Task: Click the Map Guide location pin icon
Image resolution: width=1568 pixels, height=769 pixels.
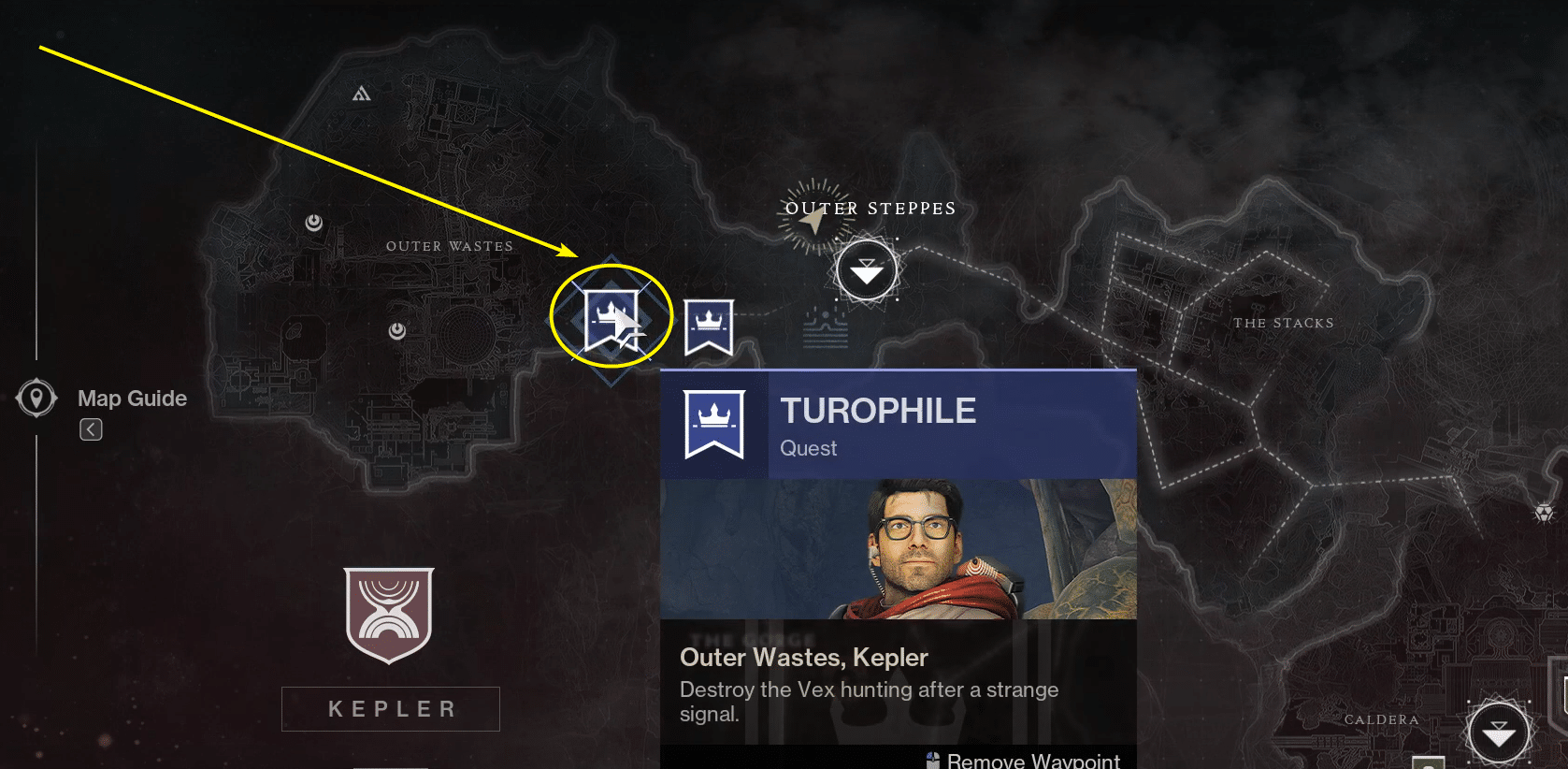Action: point(36,397)
